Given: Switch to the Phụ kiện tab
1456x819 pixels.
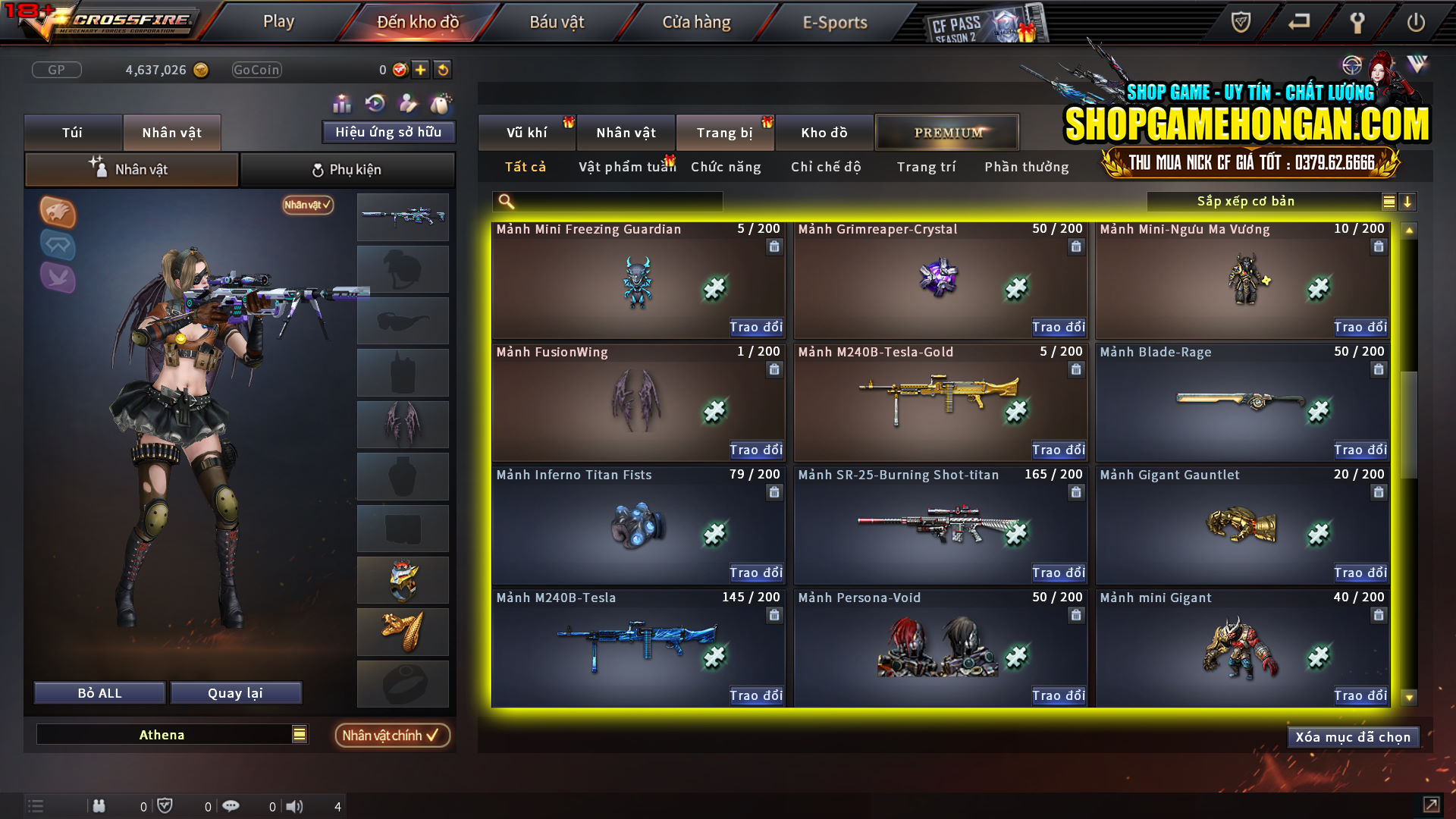Looking at the screenshot, I should click(347, 169).
